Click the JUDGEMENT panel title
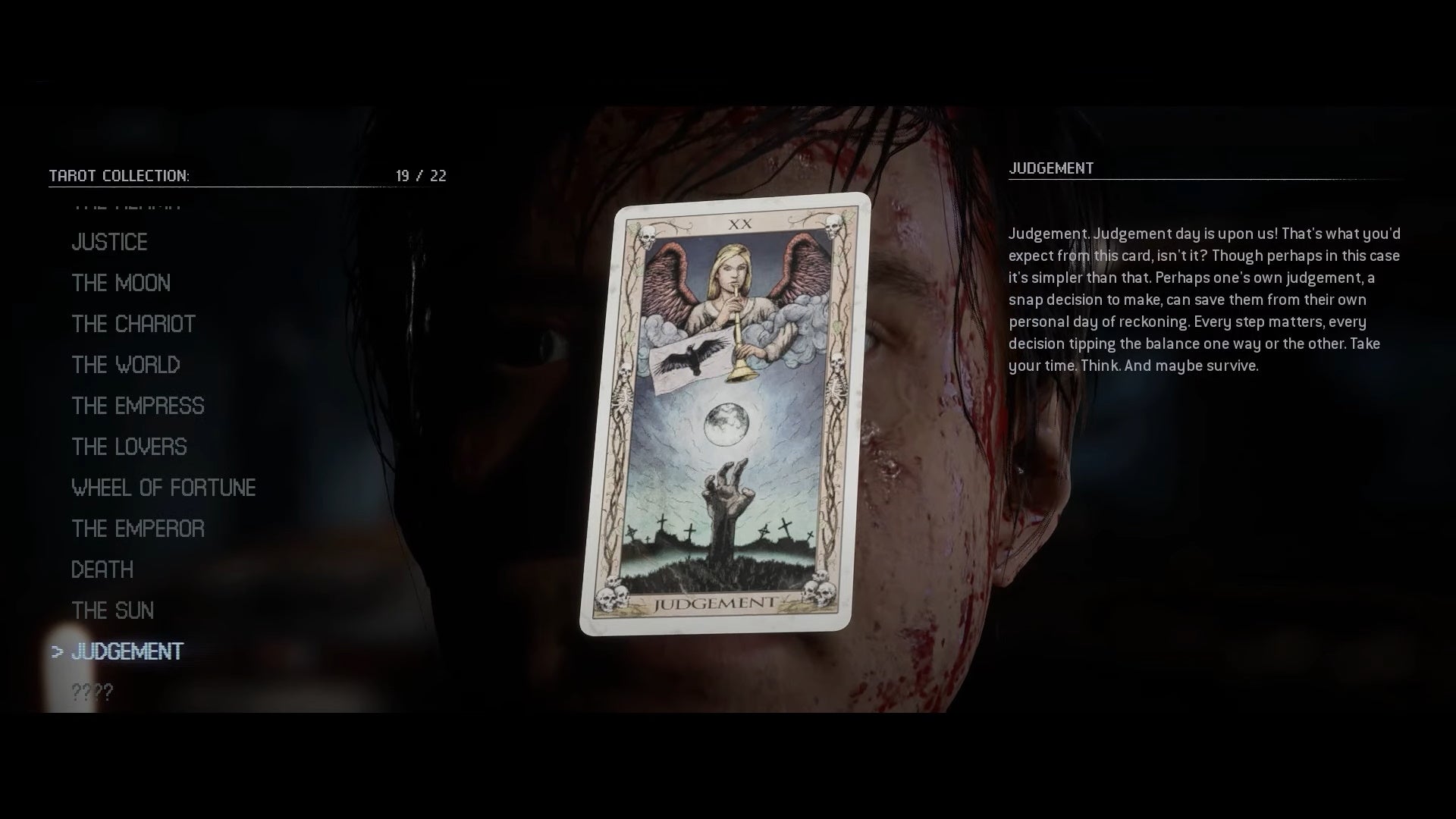This screenshot has height=819, width=1456. 1052,168
